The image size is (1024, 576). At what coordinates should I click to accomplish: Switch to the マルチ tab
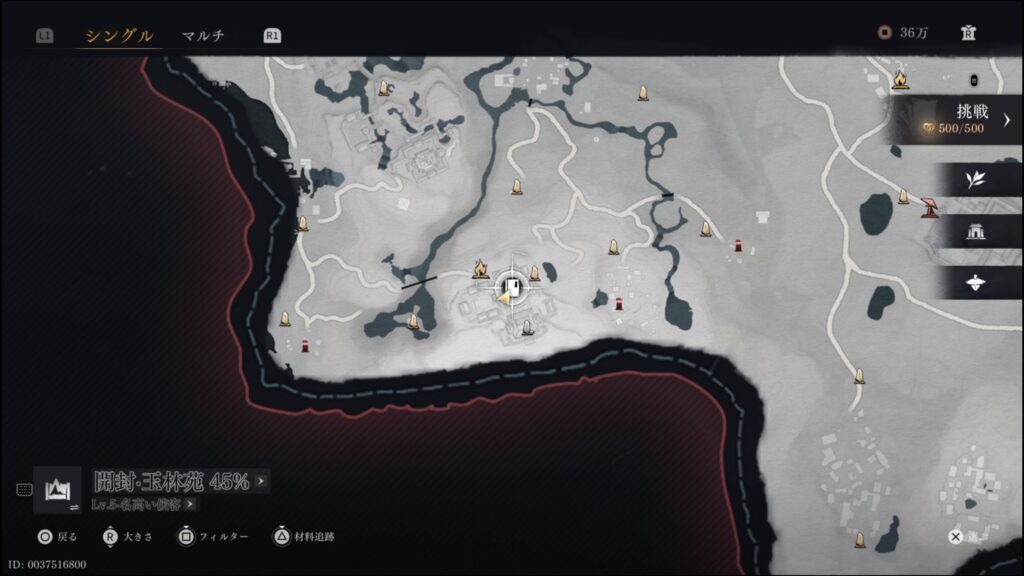coord(203,36)
